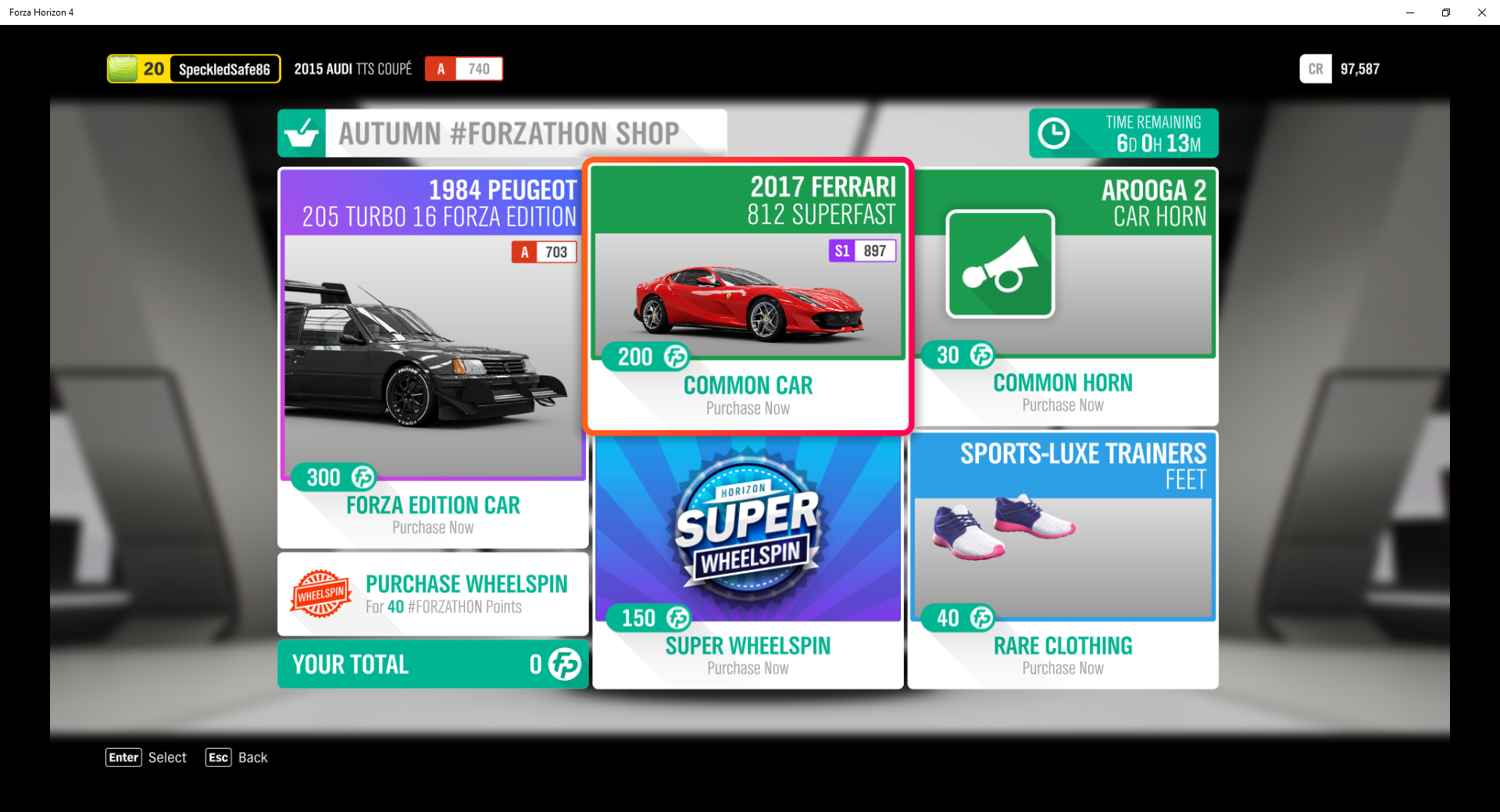Select the S1 897 badge on the Ferrari

[x=862, y=251]
